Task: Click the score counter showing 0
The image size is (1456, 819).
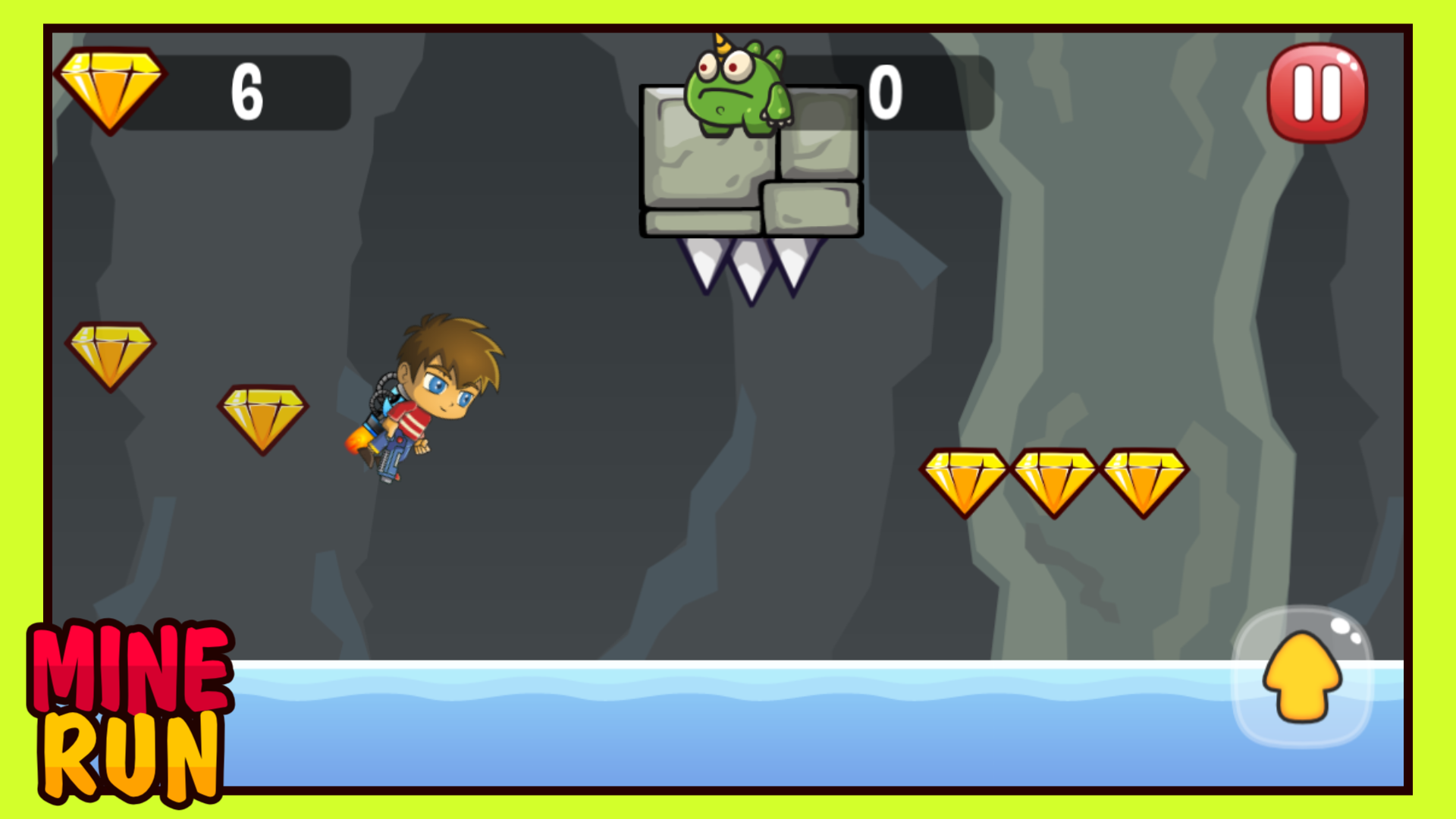Action: (x=887, y=91)
